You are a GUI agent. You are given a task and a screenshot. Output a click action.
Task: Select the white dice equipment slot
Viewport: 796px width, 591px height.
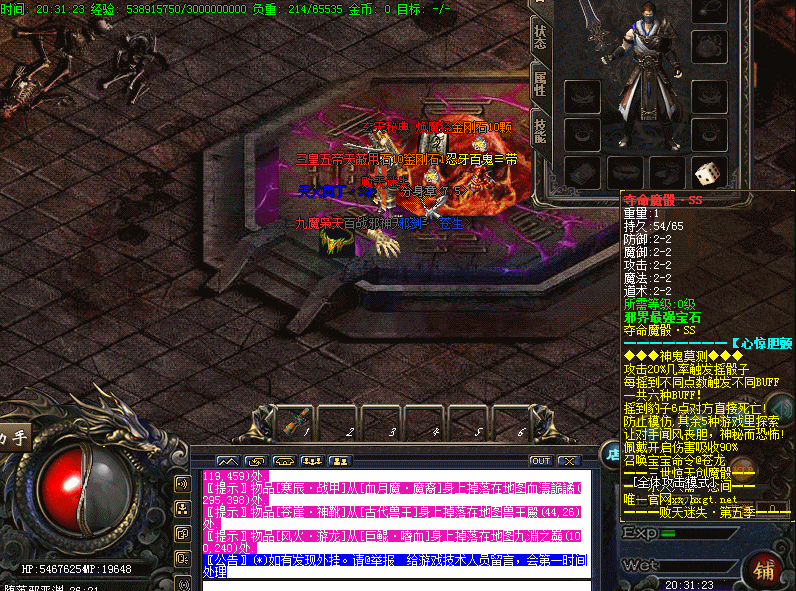706,173
